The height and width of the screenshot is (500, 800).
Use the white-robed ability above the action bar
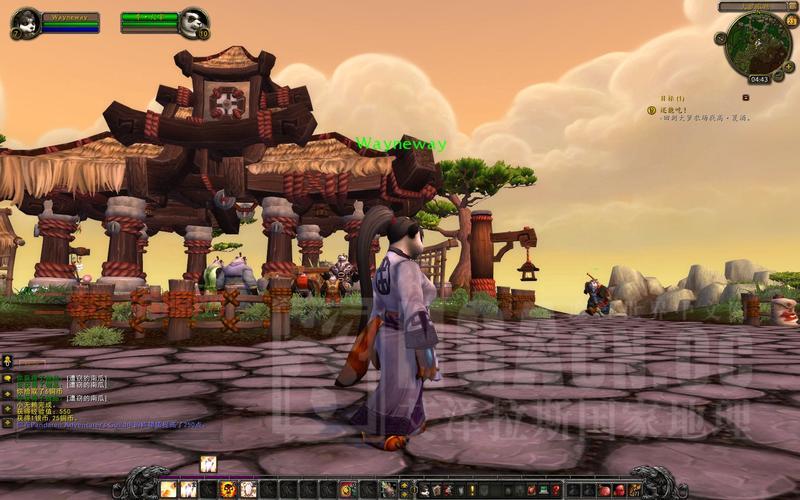[x=209, y=463]
